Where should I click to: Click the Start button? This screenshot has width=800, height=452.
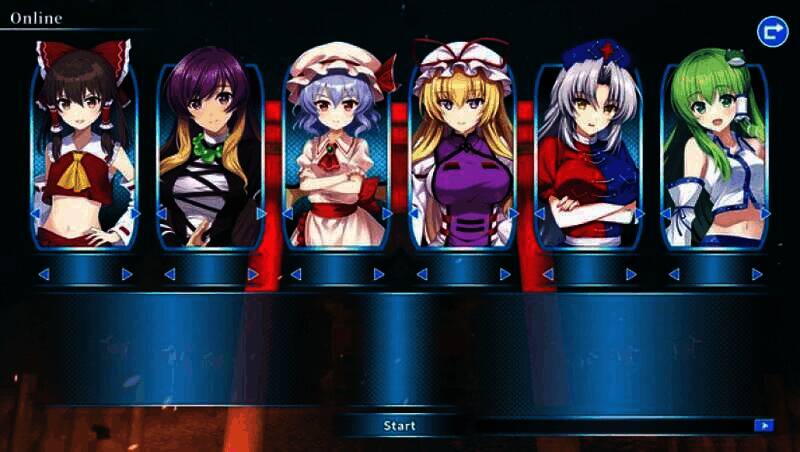tap(400, 426)
